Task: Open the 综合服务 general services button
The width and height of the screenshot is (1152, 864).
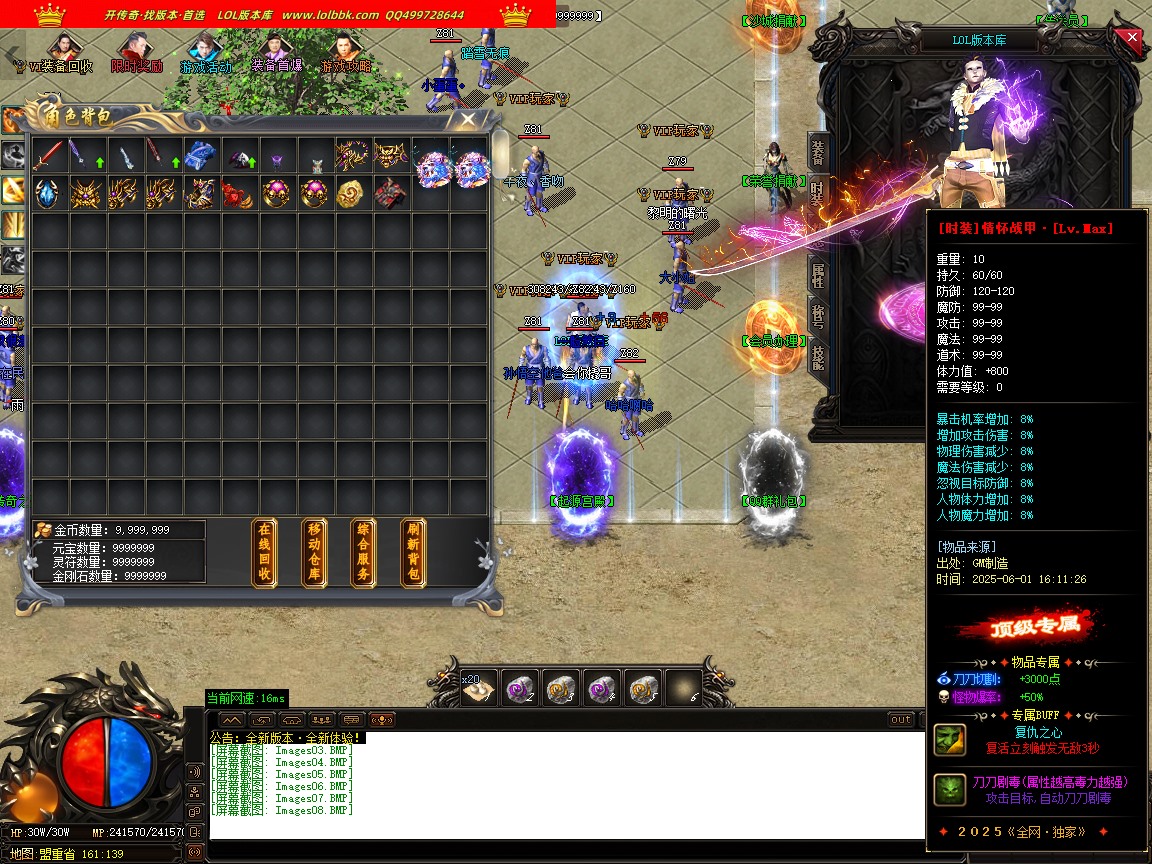Action: [x=363, y=553]
